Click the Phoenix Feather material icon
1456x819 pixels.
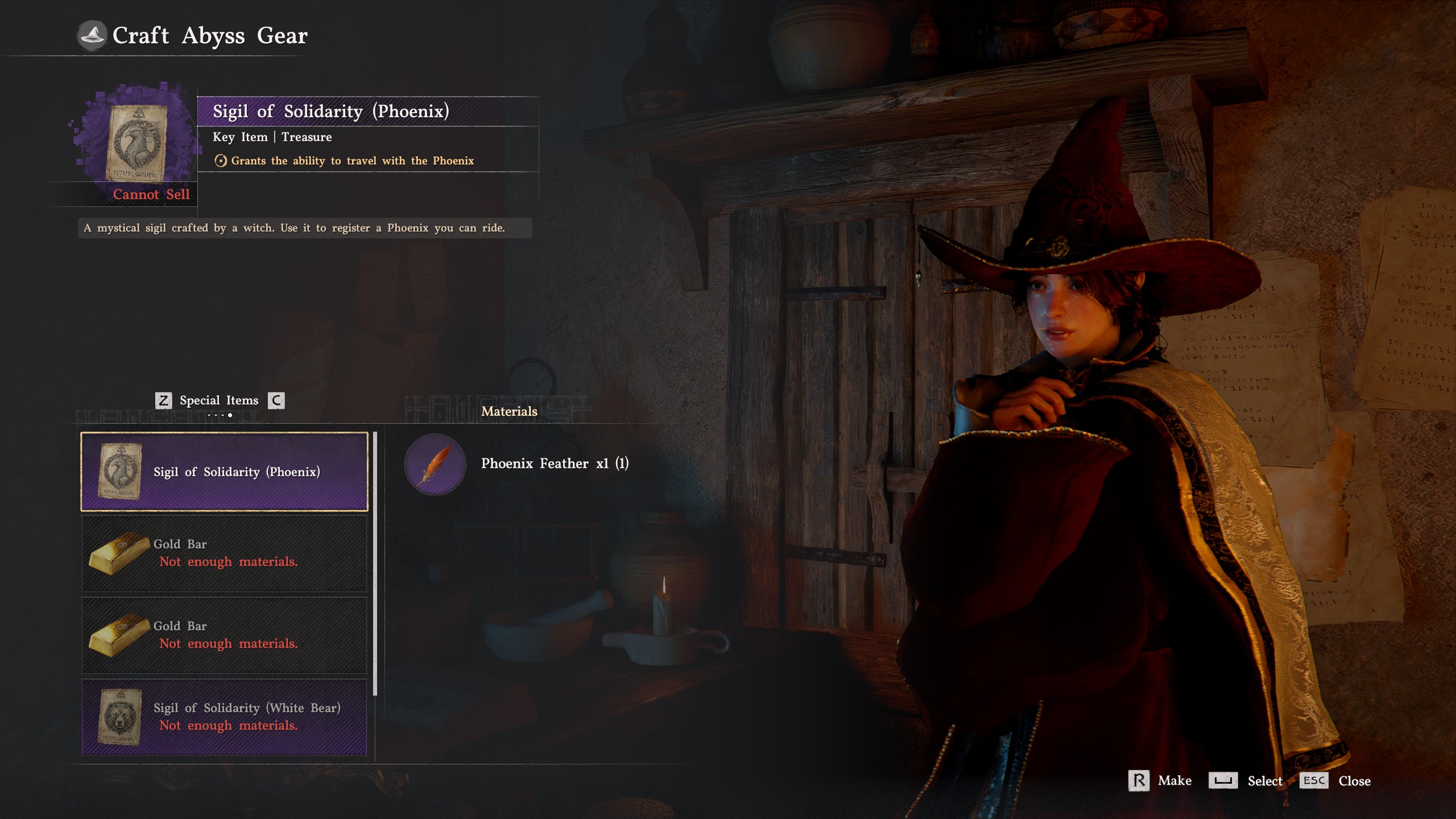(x=435, y=464)
